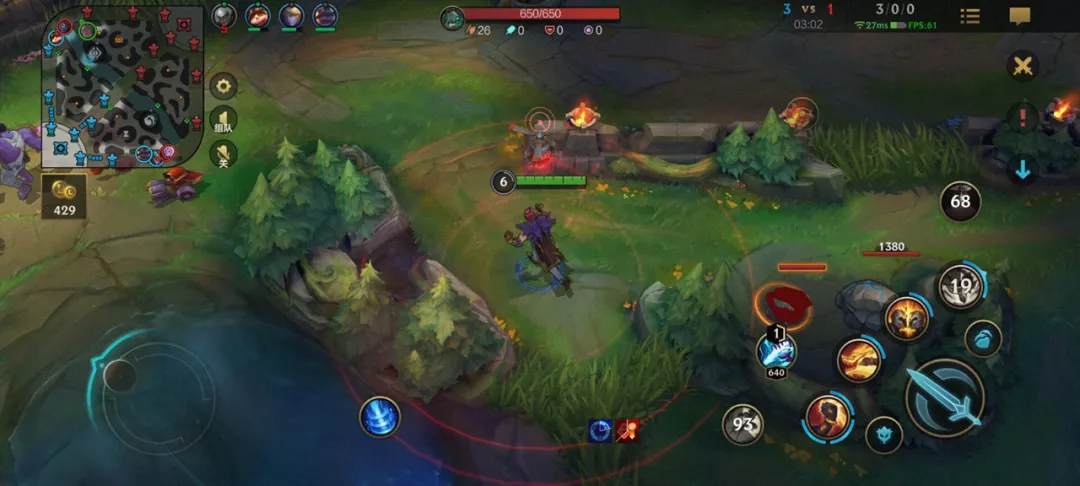Open the chat speech bubble
This screenshot has height=486, width=1080.
(x=1020, y=16)
